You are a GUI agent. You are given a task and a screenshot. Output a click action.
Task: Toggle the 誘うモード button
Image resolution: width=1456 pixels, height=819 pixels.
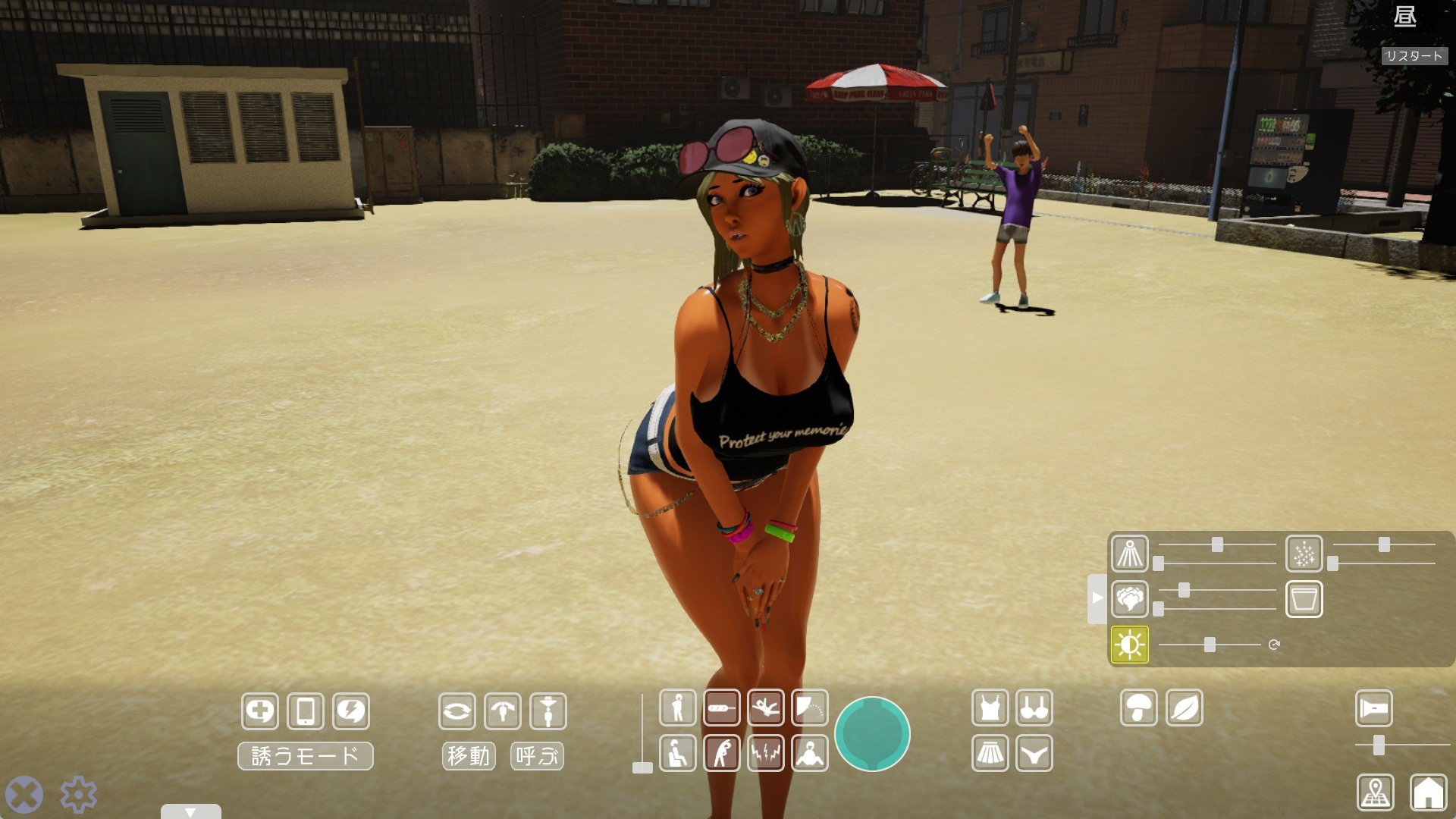(305, 756)
